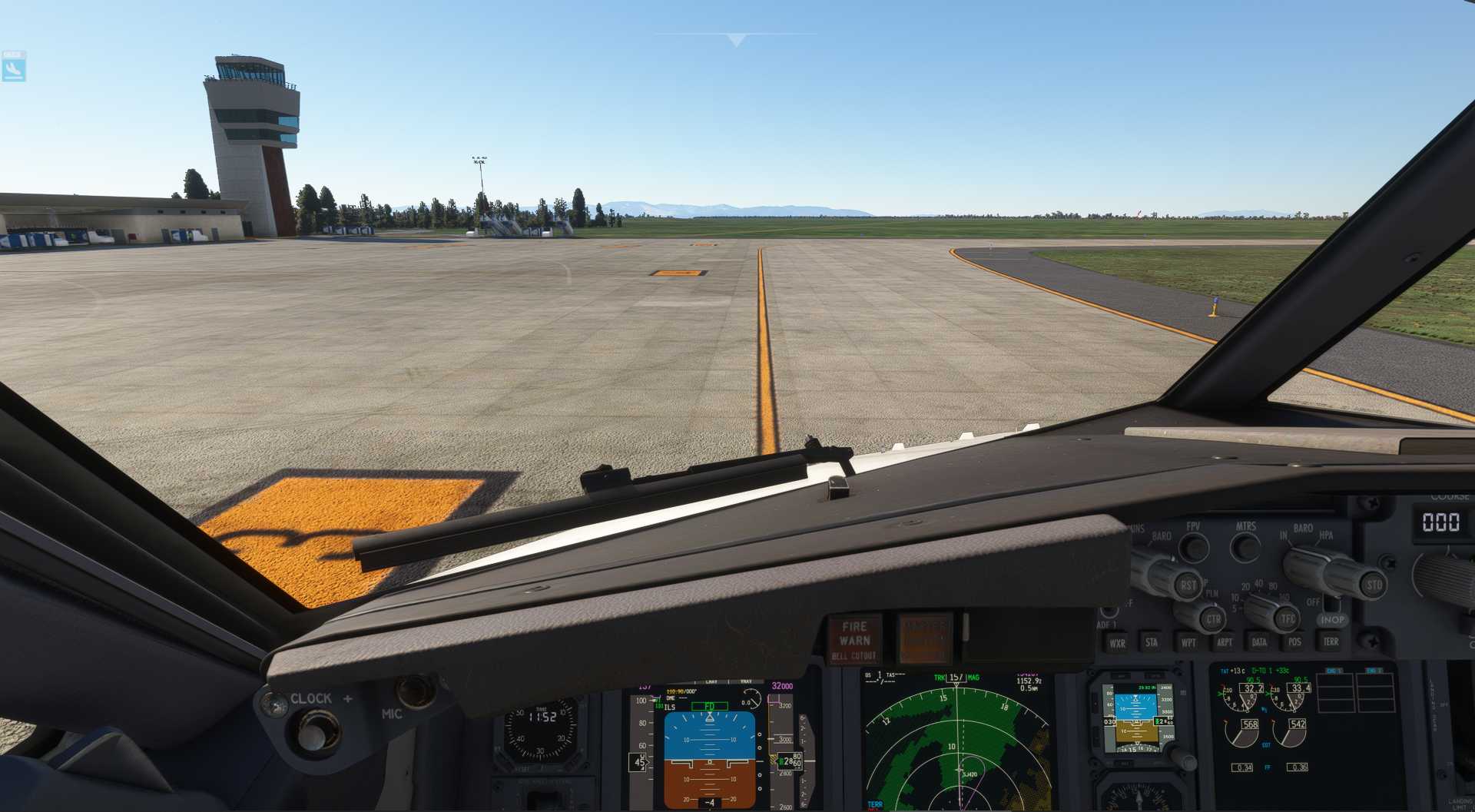Push the CTR map center button

(x=1213, y=618)
